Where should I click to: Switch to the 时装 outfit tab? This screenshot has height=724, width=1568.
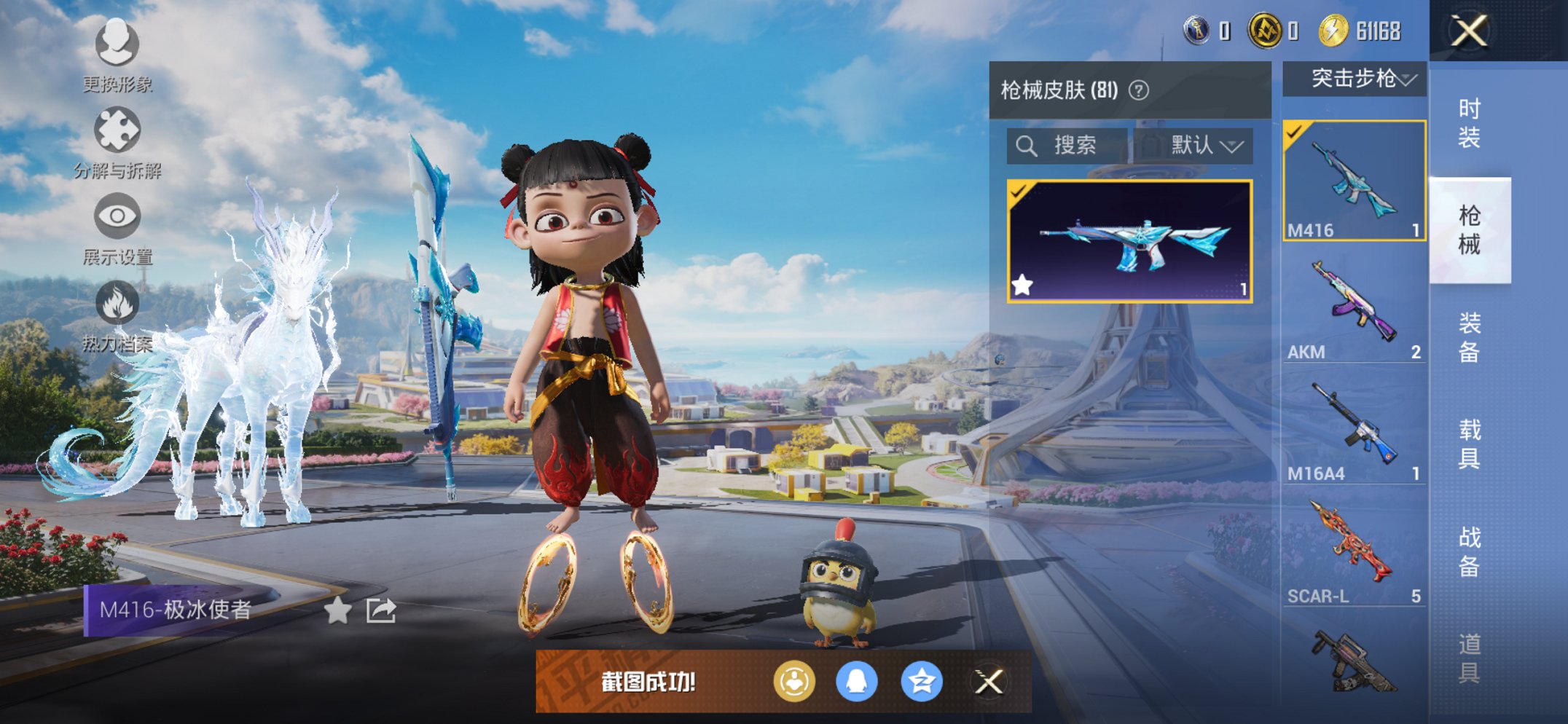click(1468, 123)
